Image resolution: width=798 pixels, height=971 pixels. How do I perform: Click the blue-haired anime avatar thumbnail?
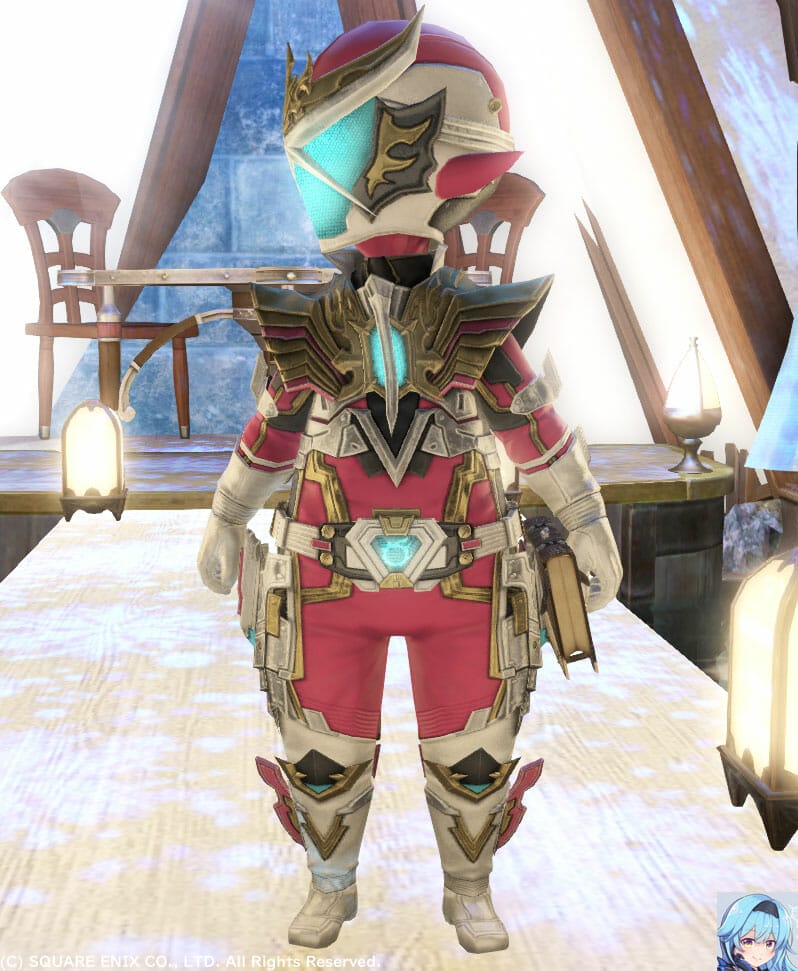click(756, 930)
